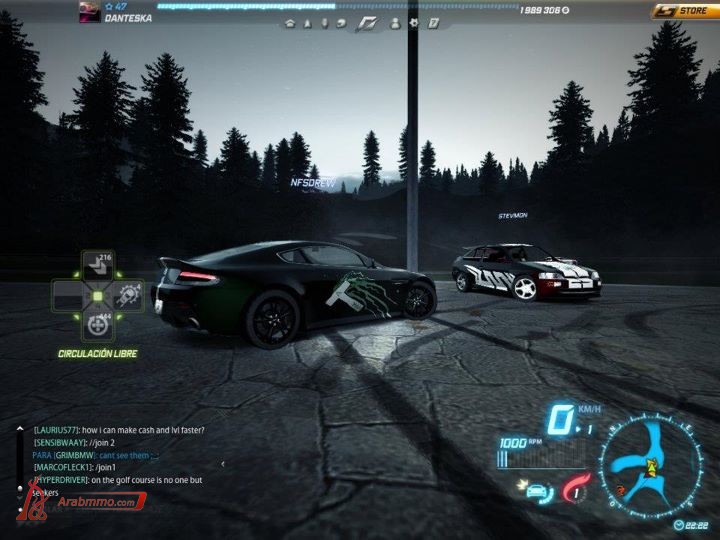Open the NFS logo menu in top bar
This screenshot has height=540, width=720.
click(369, 22)
